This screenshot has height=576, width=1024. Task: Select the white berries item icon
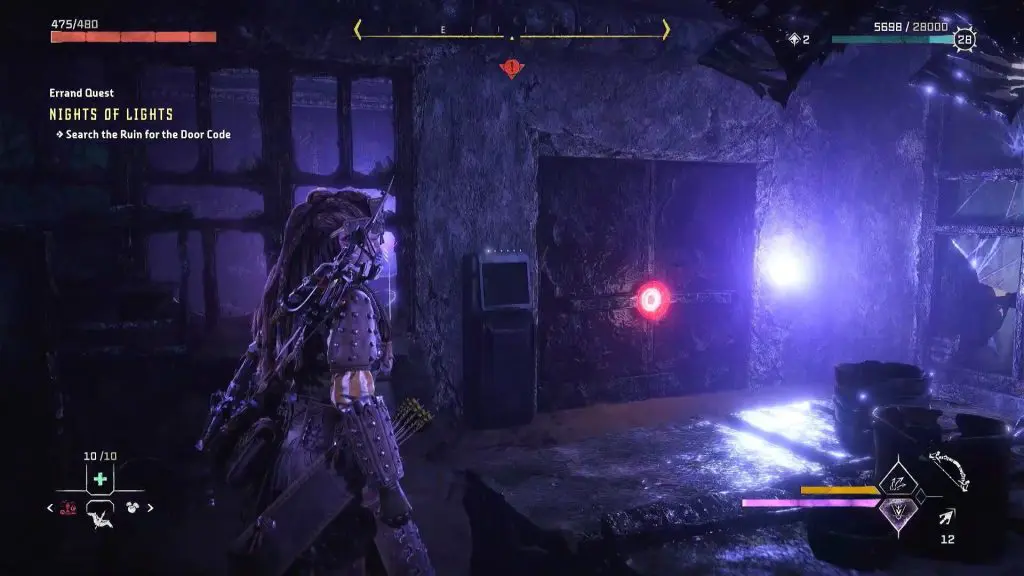point(132,508)
